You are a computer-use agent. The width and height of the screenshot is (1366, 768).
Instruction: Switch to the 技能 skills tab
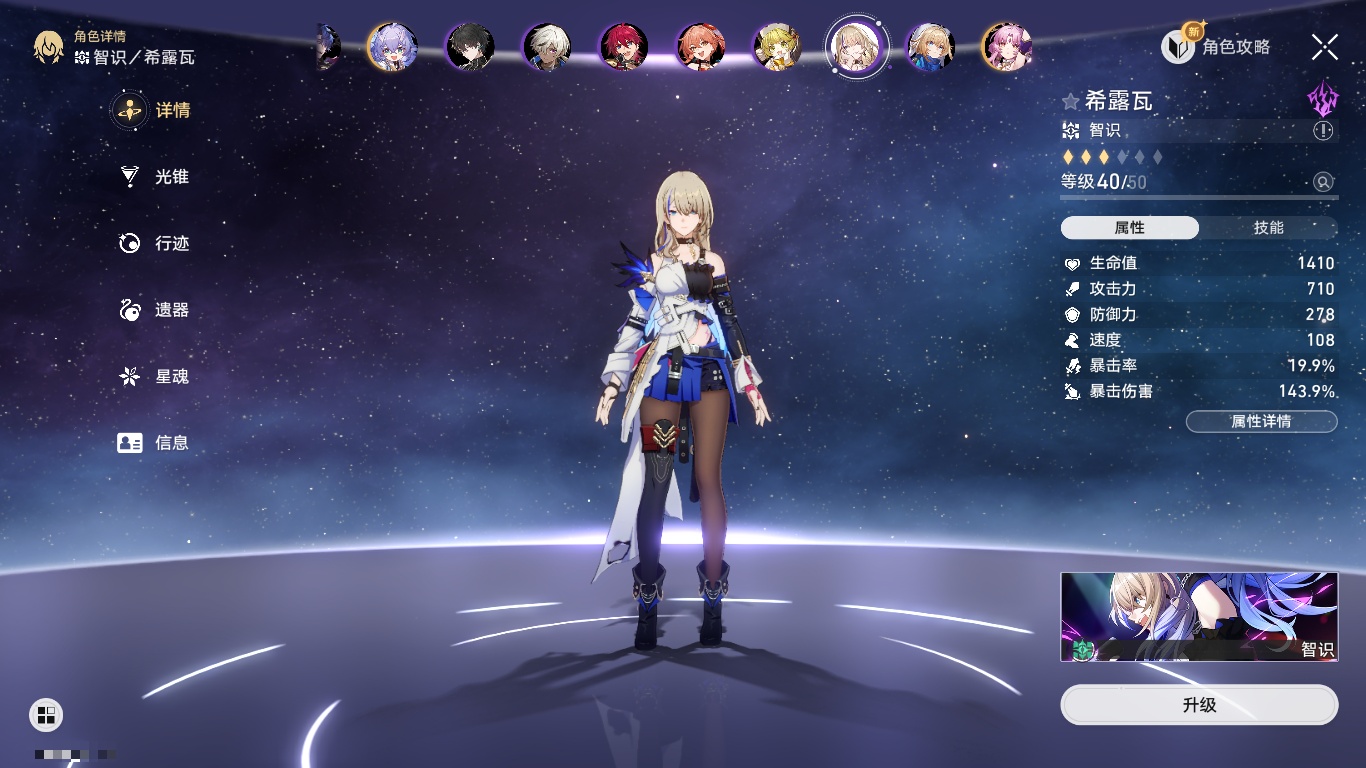tap(1268, 228)
